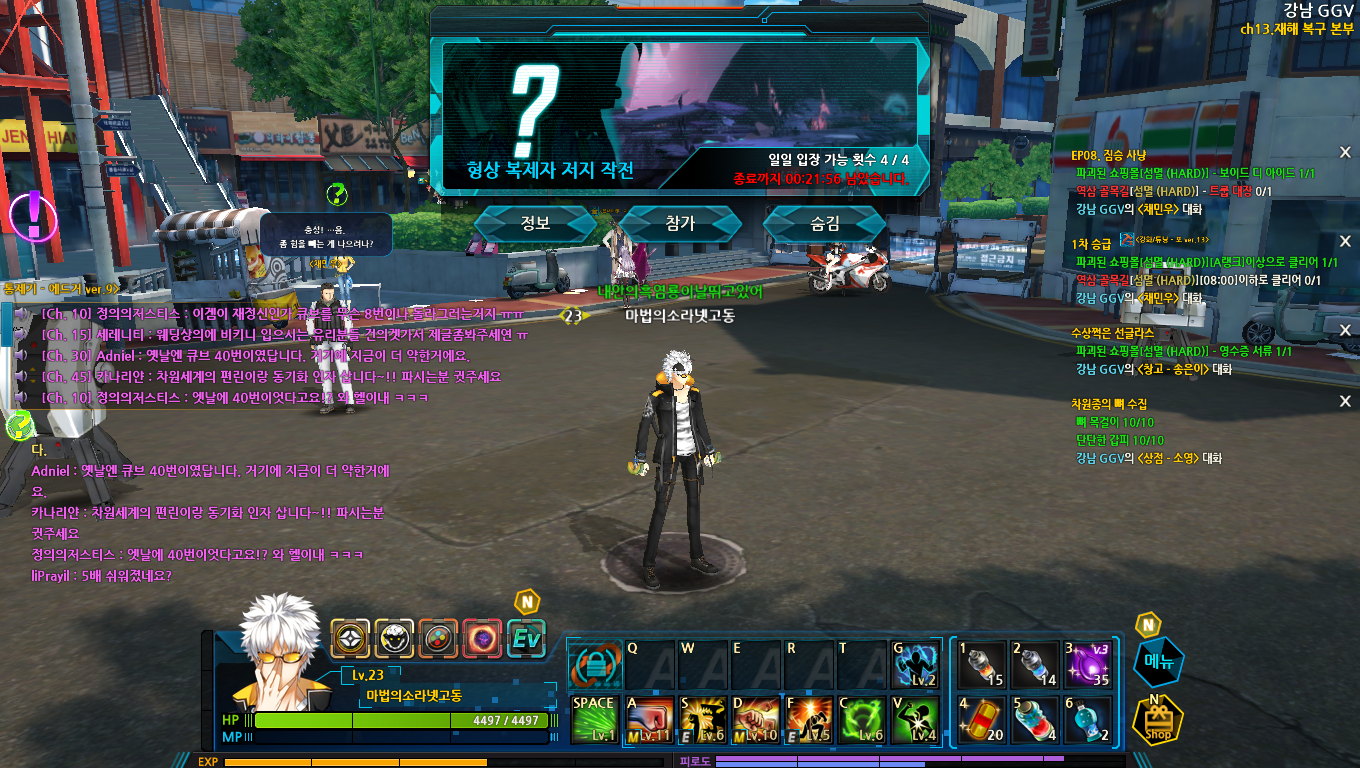
Task: Use the green swirl skill on C
Action: pyautogui.click(x=861, y=720)
